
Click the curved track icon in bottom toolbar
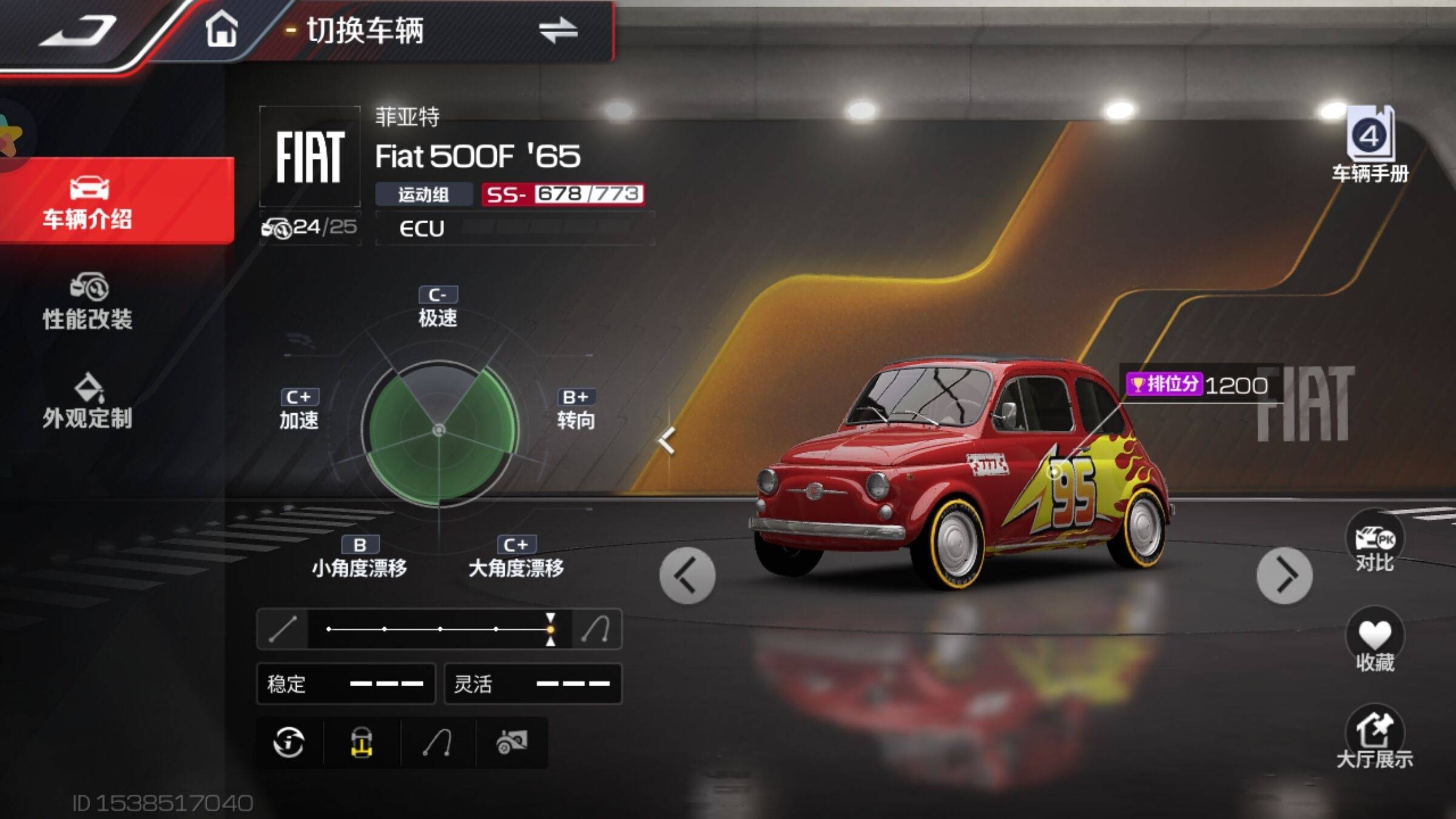(x=437, y=742)
